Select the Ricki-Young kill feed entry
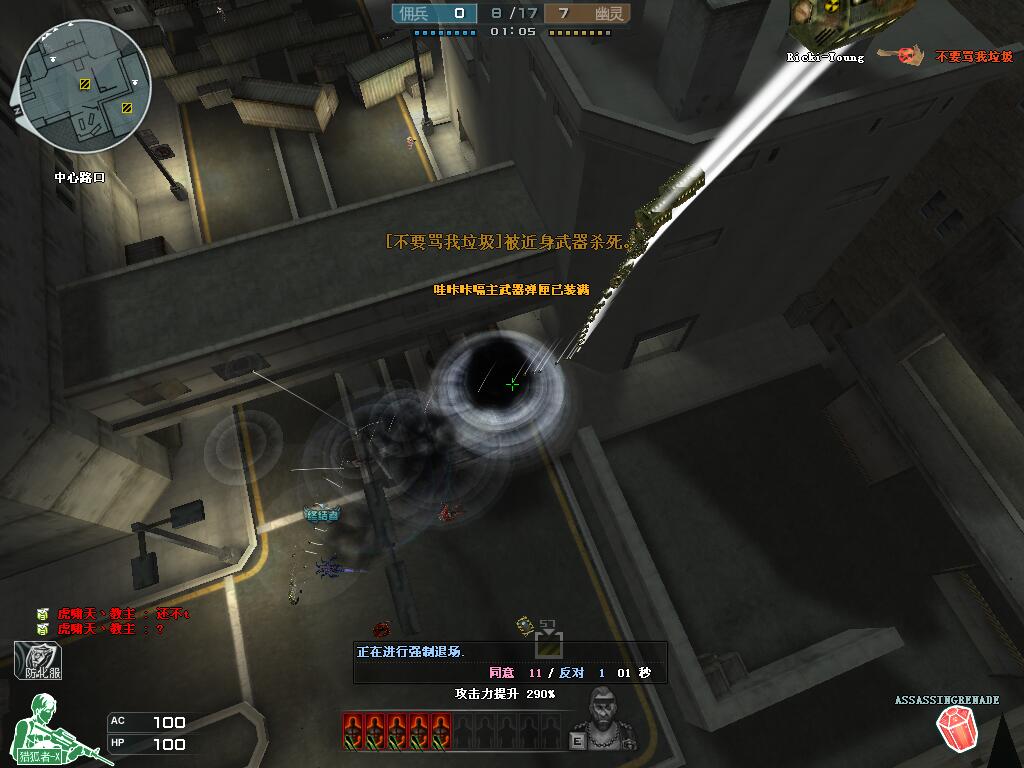Image resolution: width=1024 pixels, height=768 pixels. (898, 57)
